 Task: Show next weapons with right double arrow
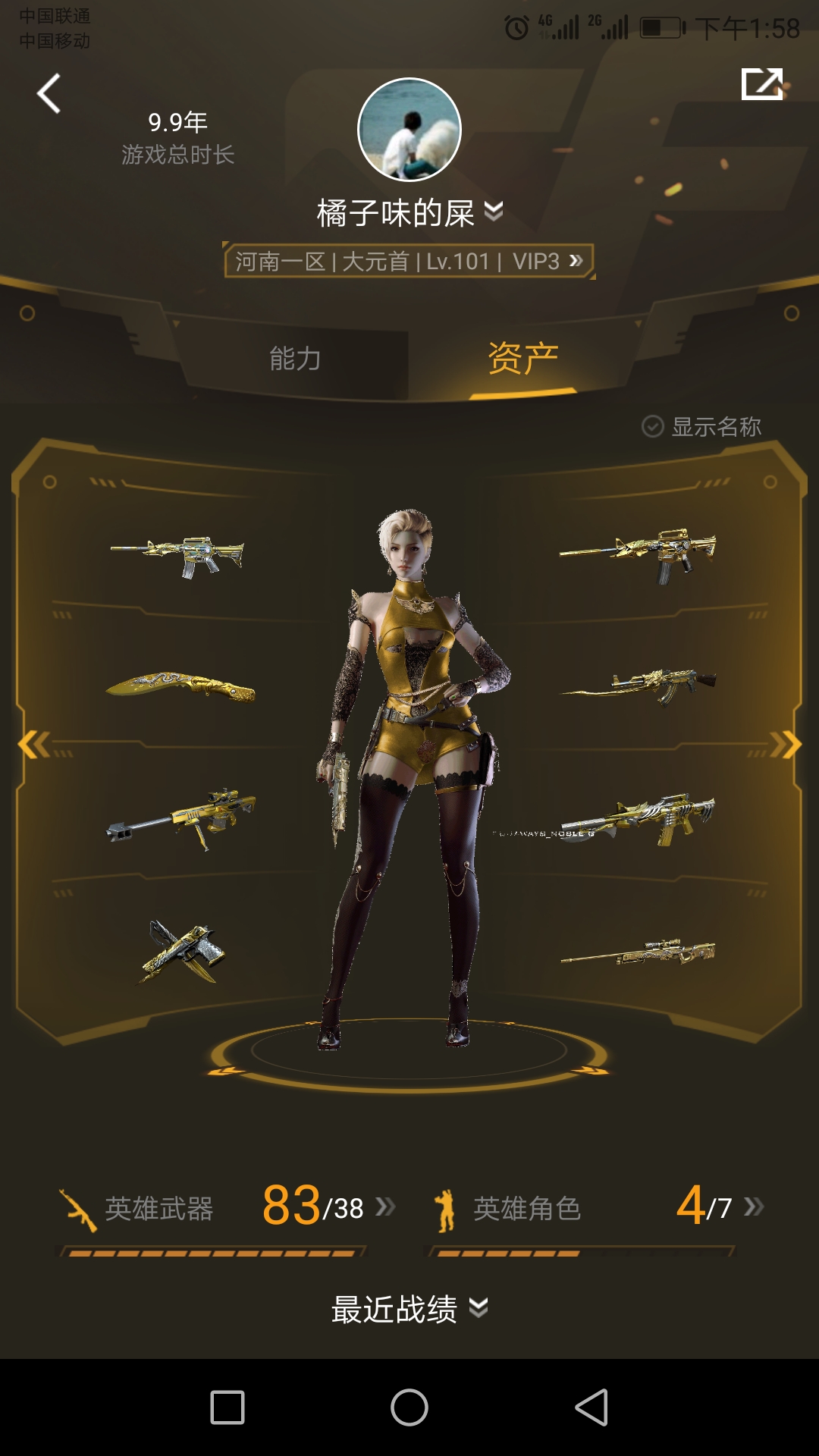(786, 745)
